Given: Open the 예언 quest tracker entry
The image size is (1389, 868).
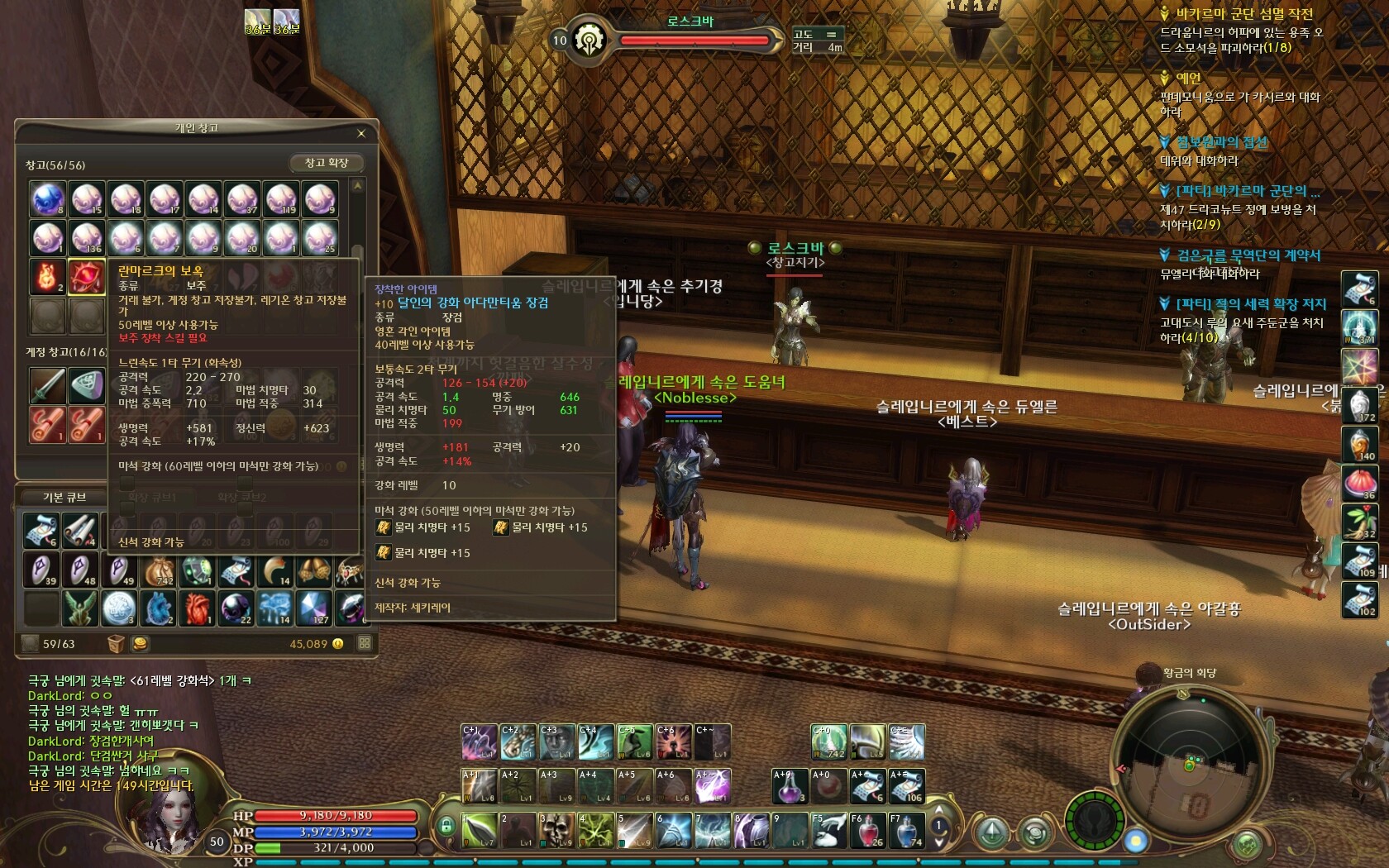Looking at the screenshot, I should pyautogui.click(x=1188, y=79).
